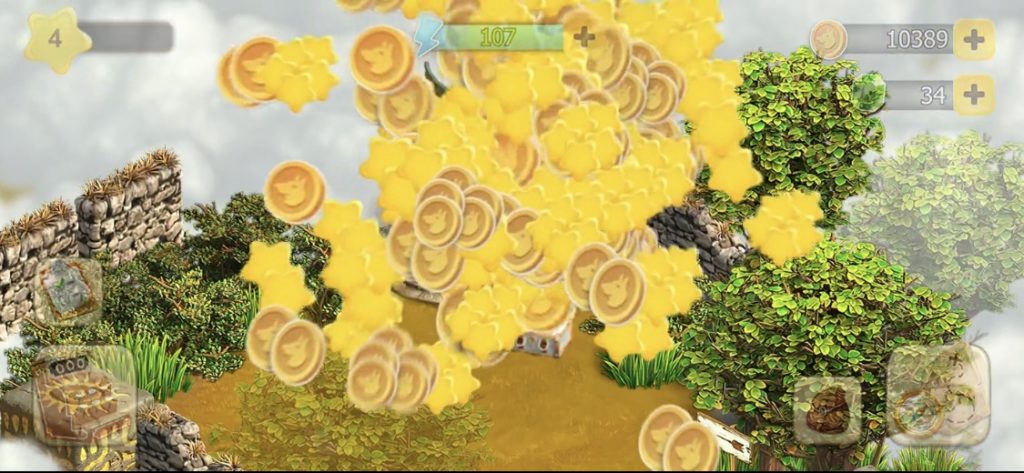Open the level 4 star profile
Screen dimensions: 1024x473
pos(57,41)
